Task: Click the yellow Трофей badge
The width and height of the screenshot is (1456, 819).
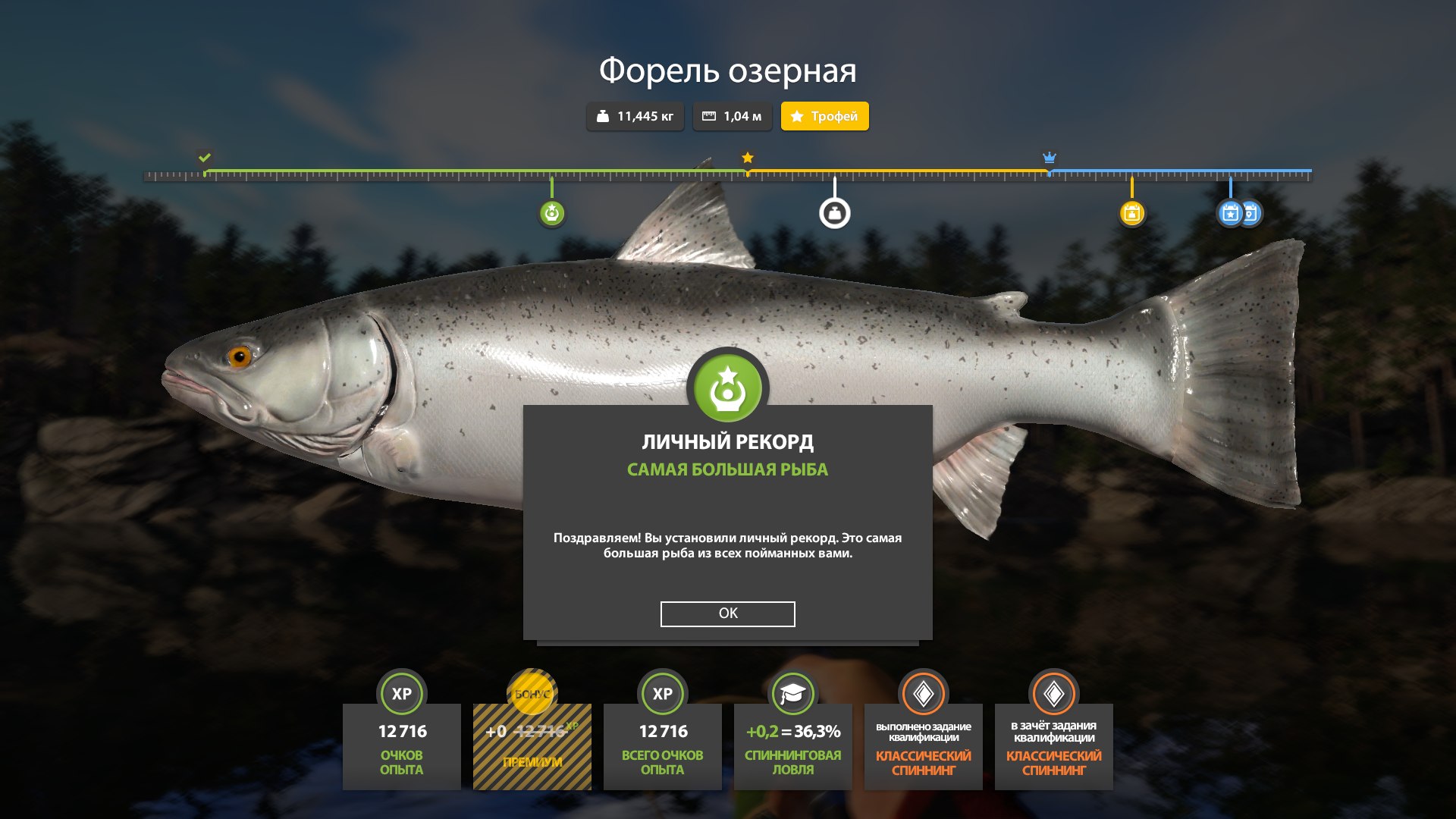Action: pos(824,116)
